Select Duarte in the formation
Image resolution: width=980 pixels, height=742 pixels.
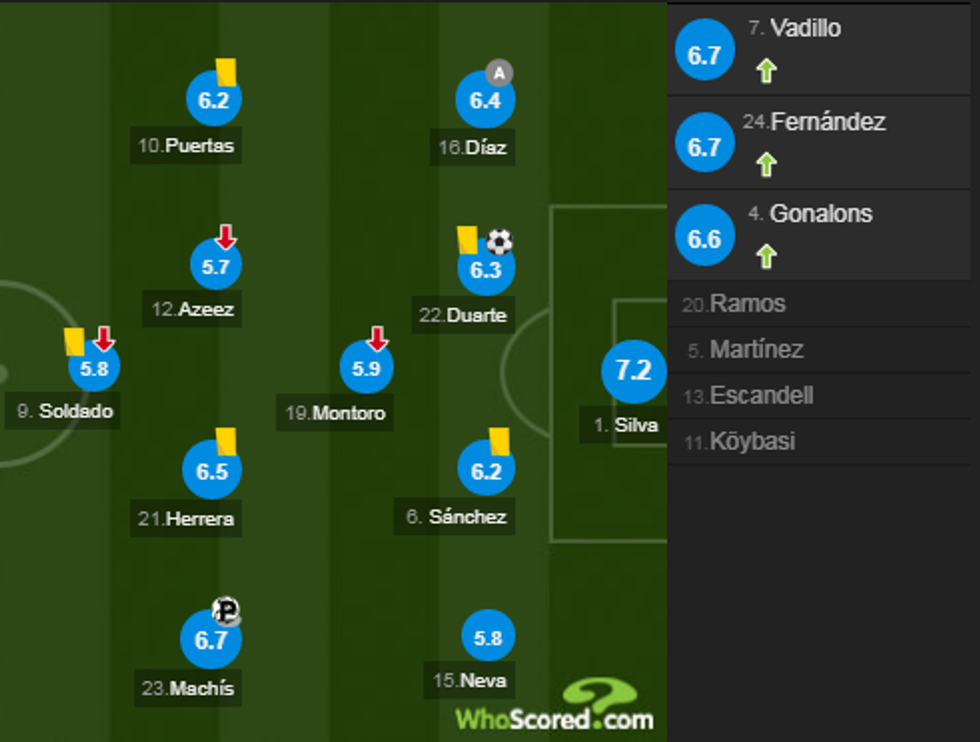485,269
